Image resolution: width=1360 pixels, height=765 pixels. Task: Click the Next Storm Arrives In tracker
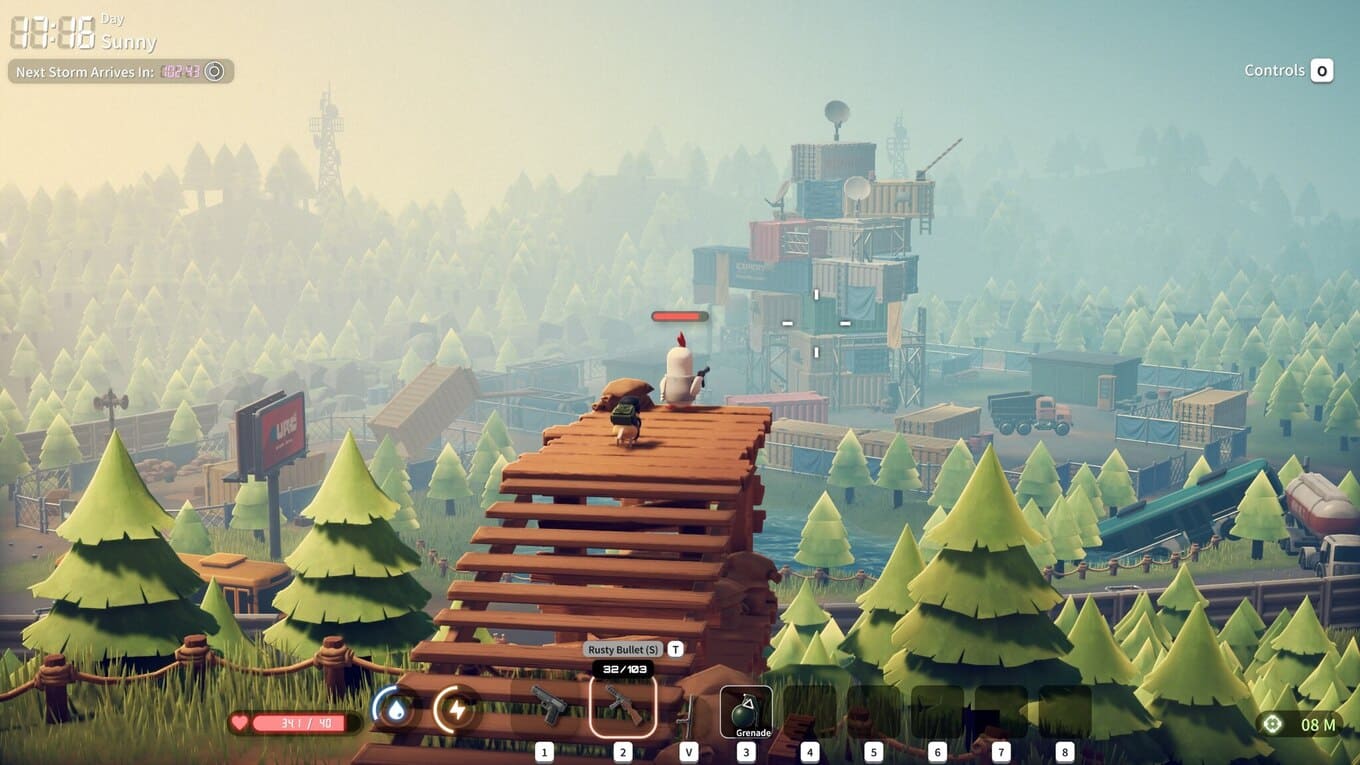[120, 72]
